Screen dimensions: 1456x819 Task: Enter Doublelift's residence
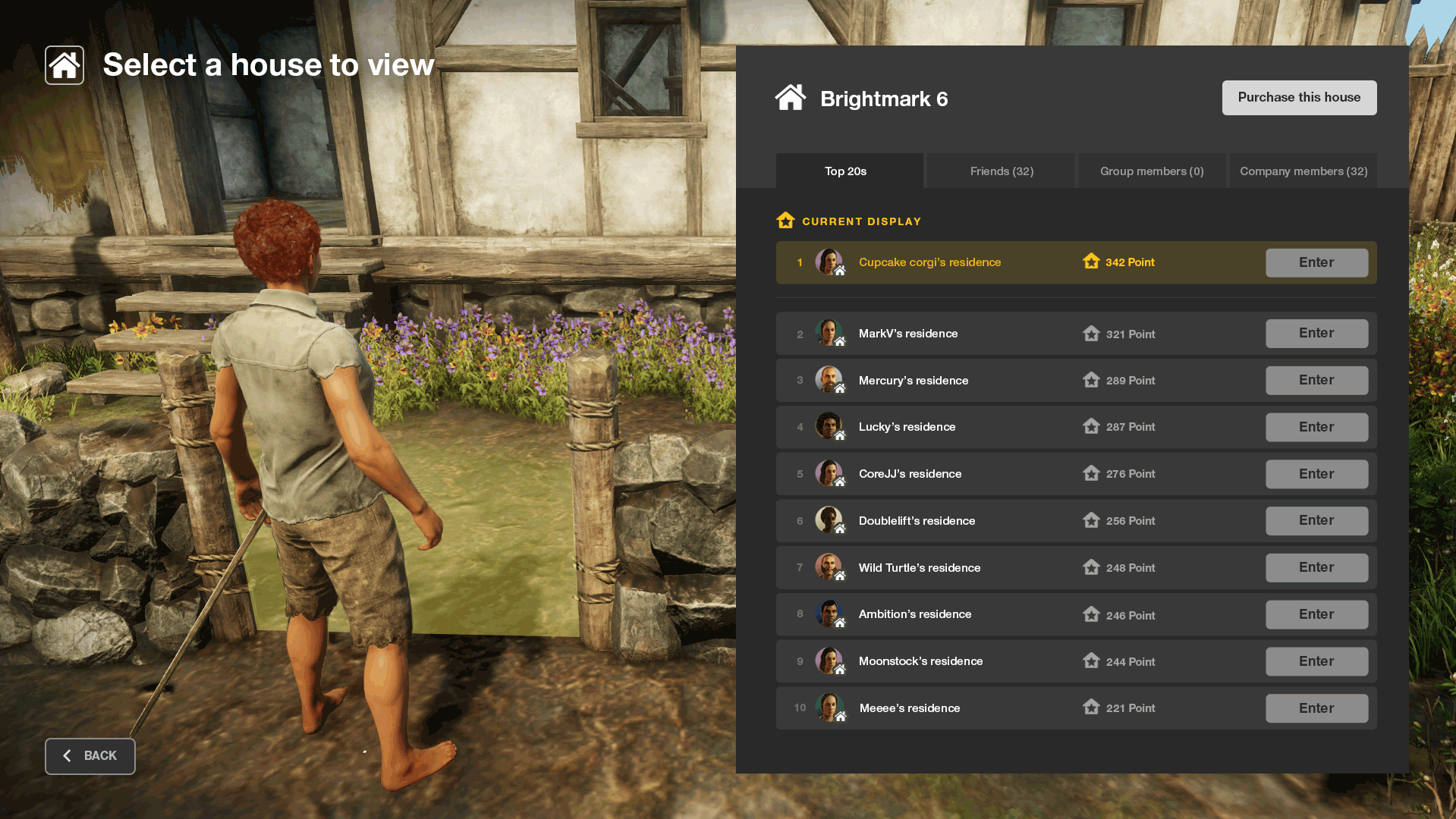coord(1316,521)
